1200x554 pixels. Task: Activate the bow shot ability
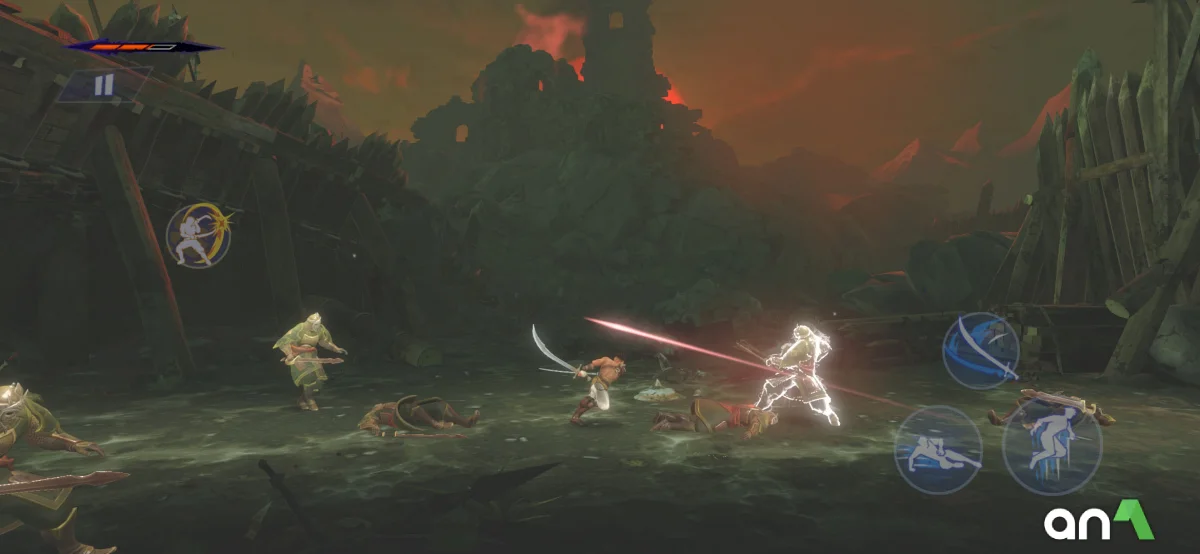197,236
